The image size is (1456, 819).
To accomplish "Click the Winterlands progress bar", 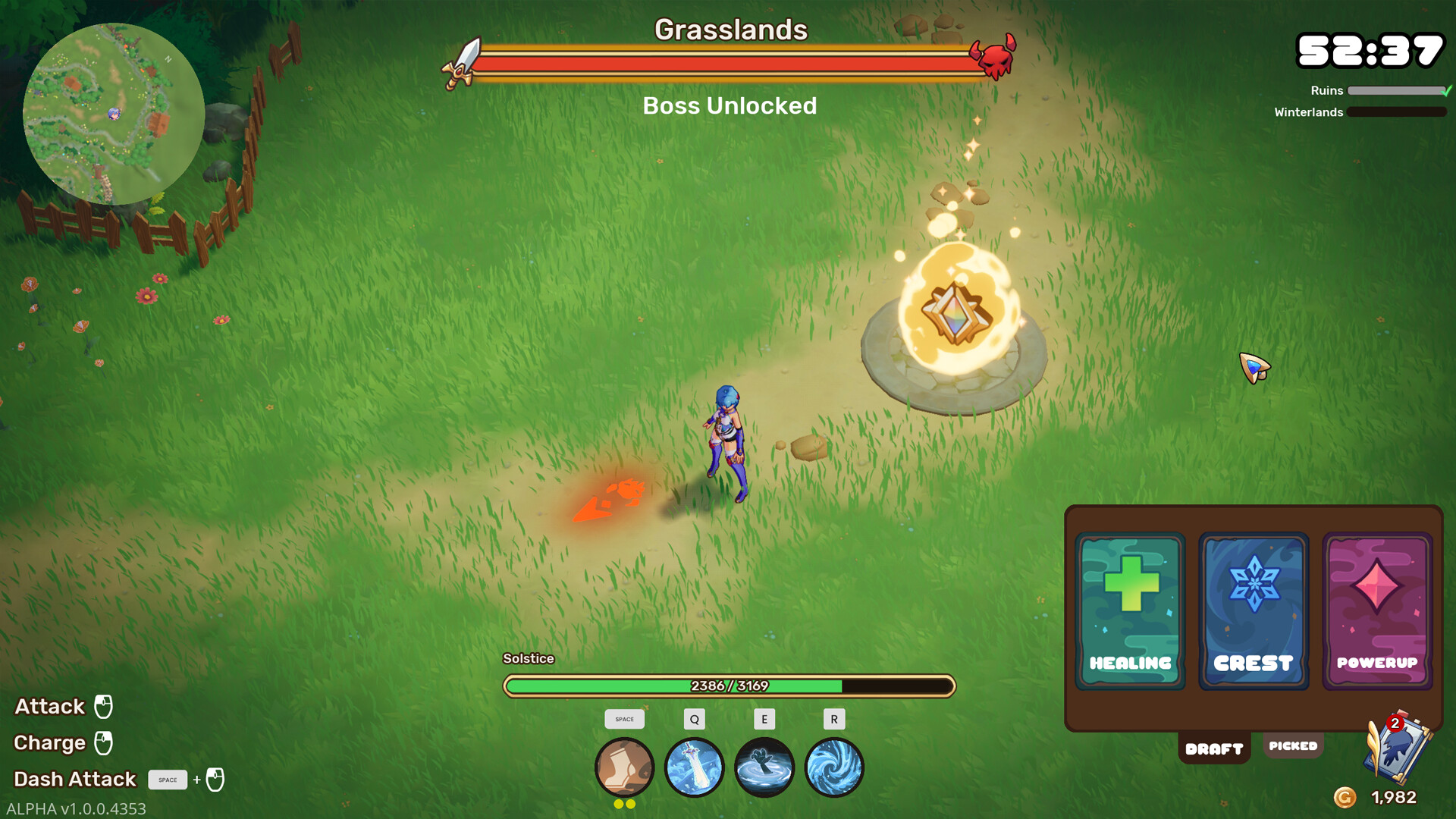I will [1399, 112].
